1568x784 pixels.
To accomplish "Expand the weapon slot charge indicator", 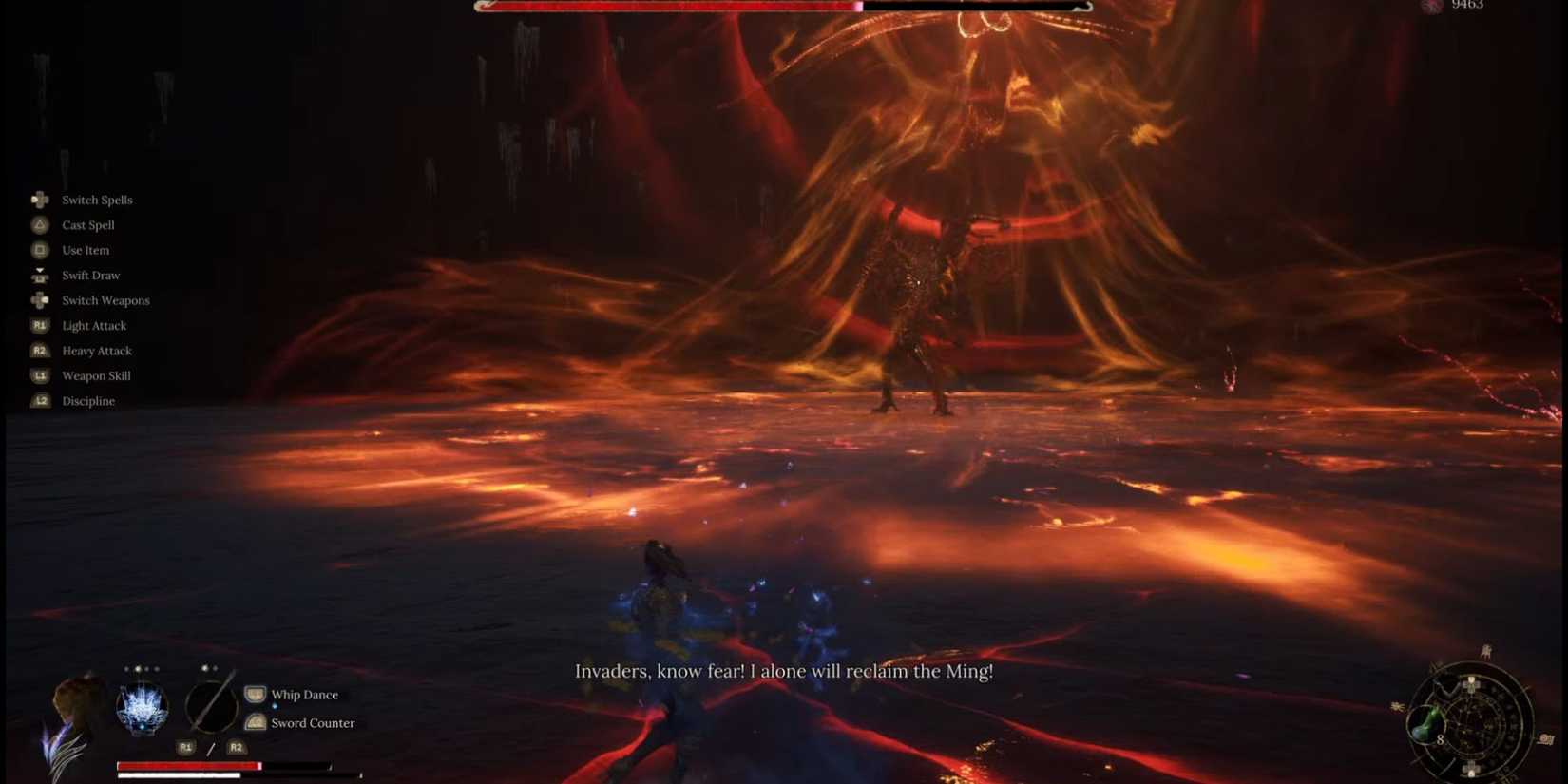I will coord(211,670).
